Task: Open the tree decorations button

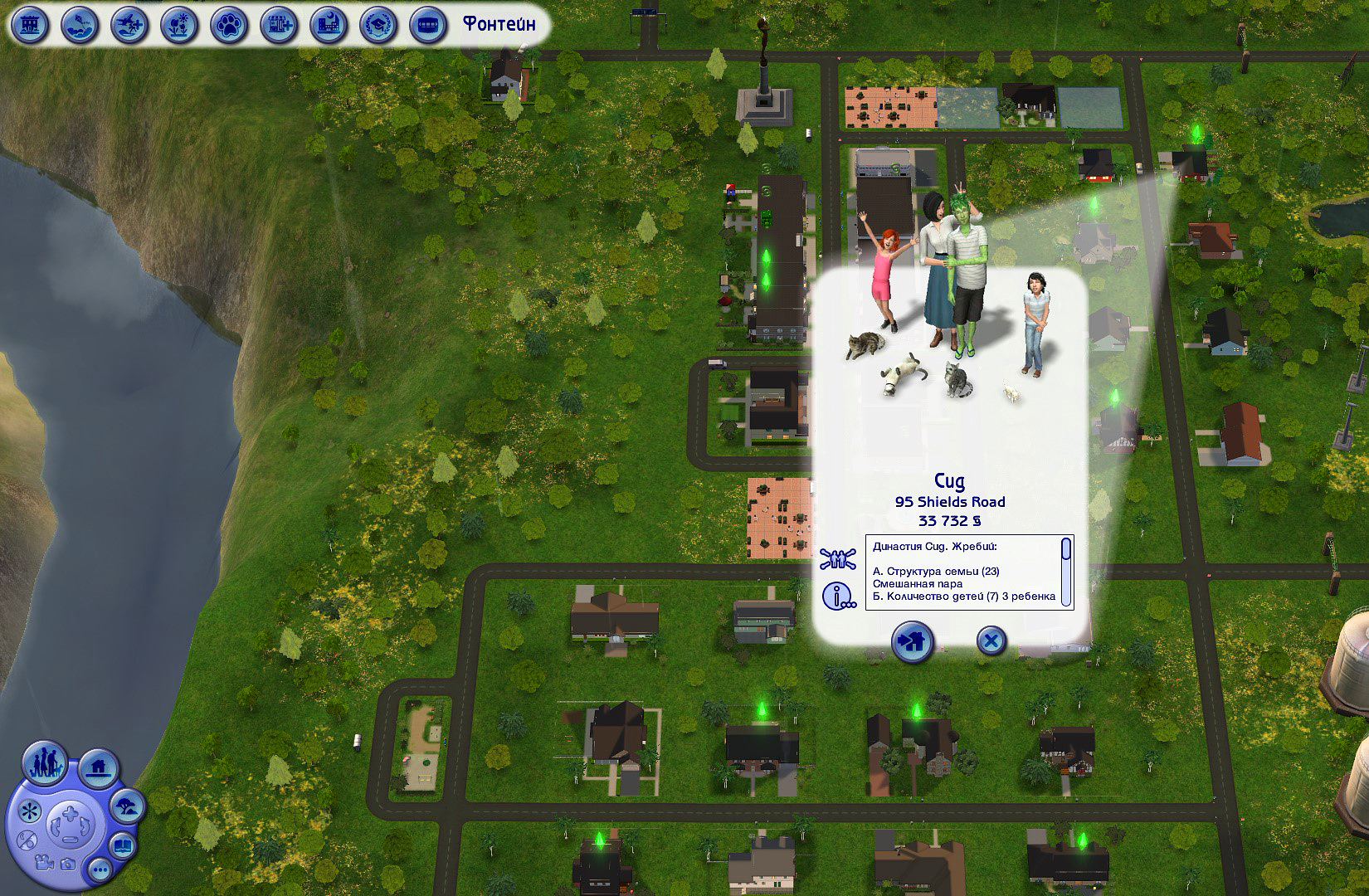Action: [128, 806]
